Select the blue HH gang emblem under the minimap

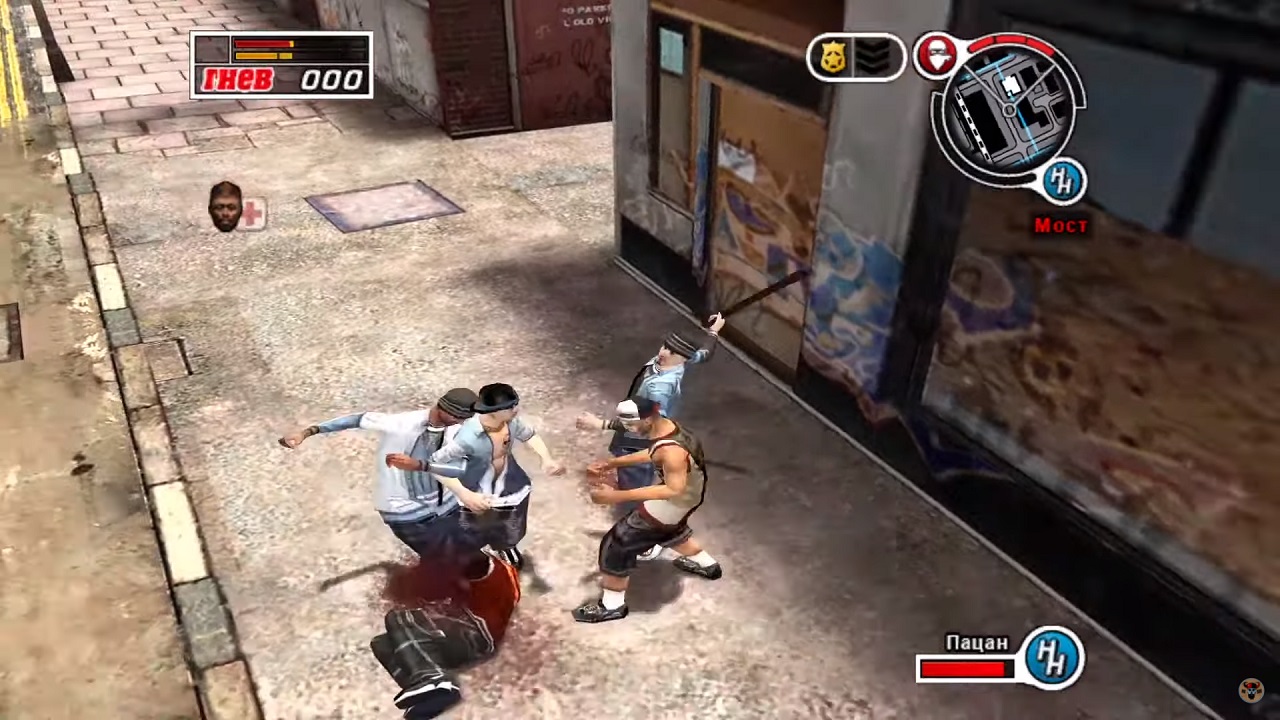tap(1064, 181)
